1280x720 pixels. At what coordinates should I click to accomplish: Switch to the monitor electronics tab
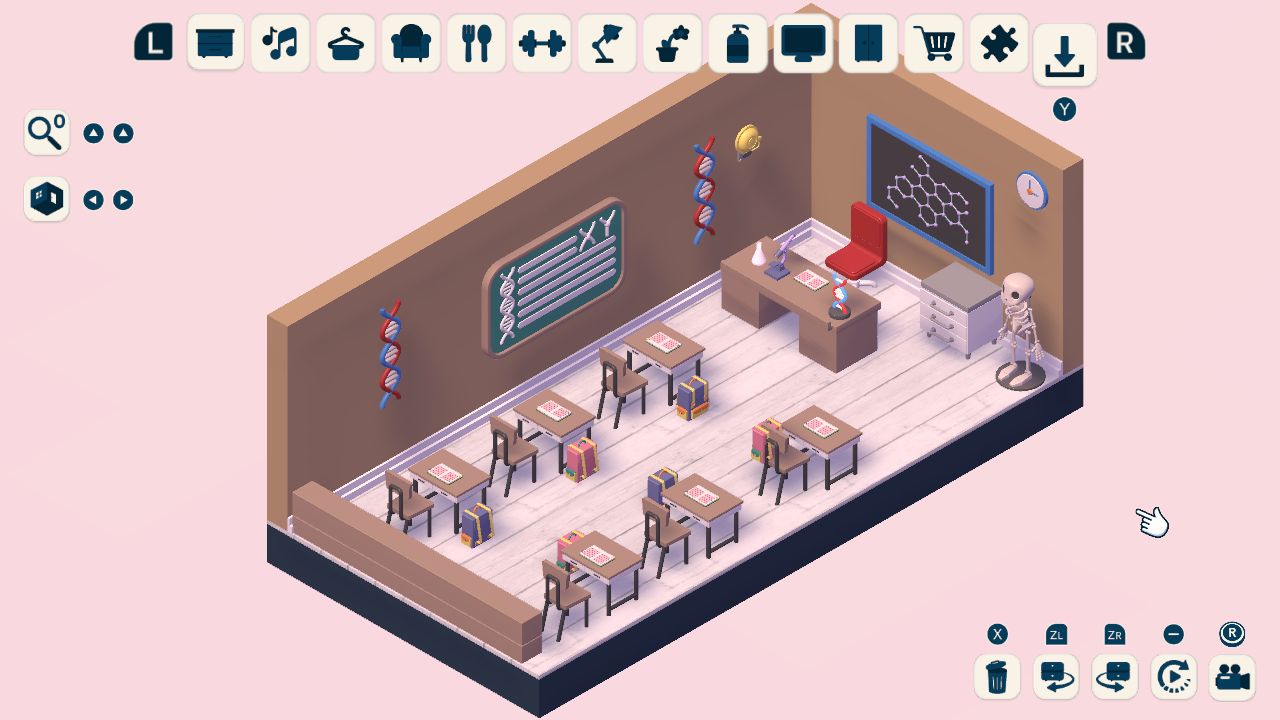click(802, 43)
